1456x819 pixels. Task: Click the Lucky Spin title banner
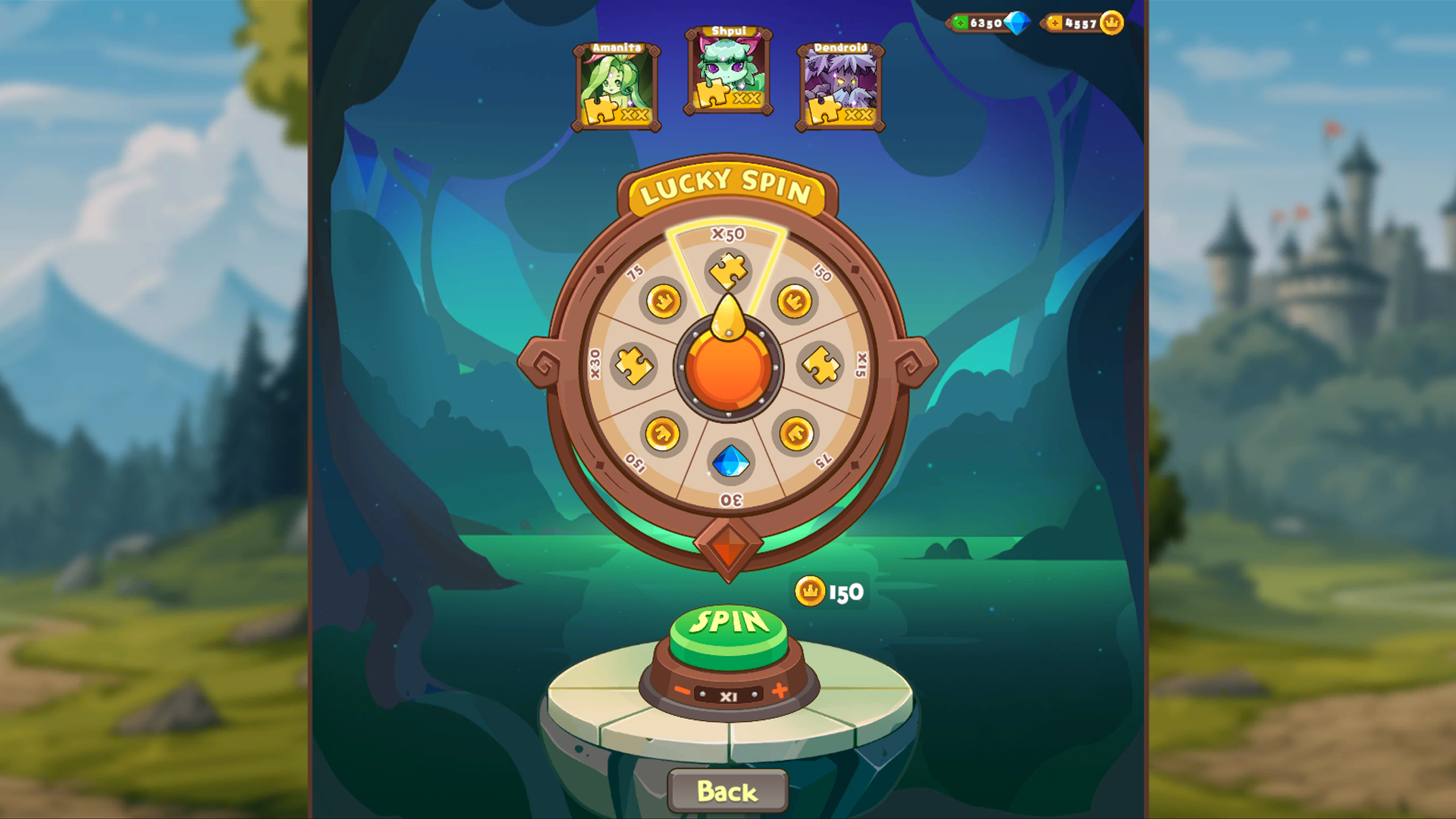727,191
